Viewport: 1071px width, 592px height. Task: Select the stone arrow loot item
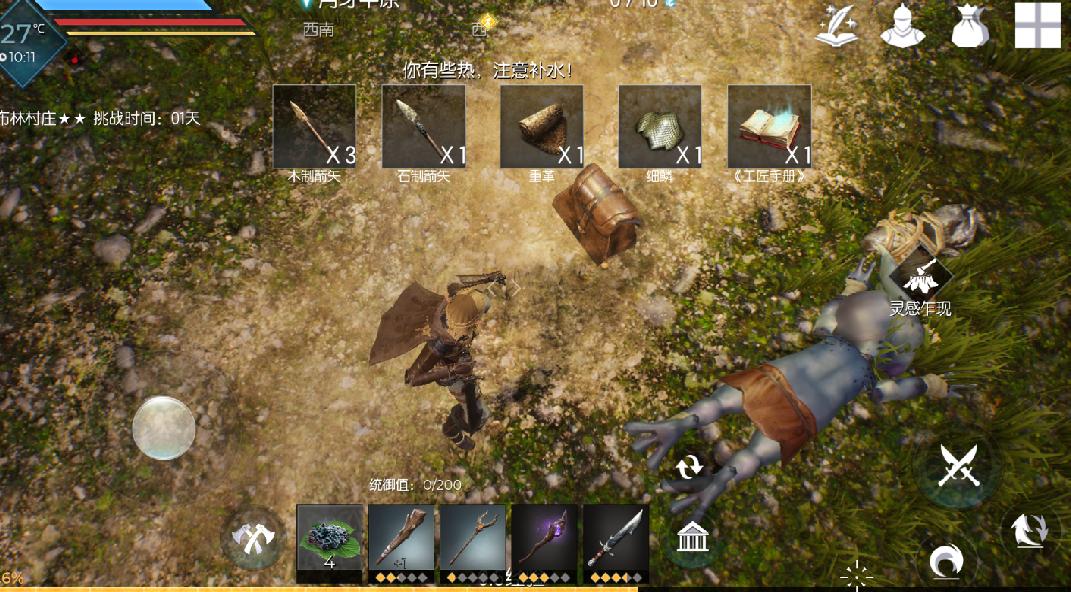[423, 126]
